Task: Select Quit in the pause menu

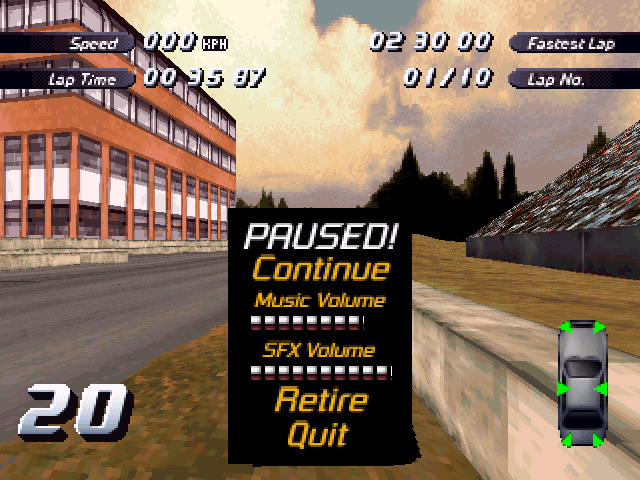Action: click(318, 435)
